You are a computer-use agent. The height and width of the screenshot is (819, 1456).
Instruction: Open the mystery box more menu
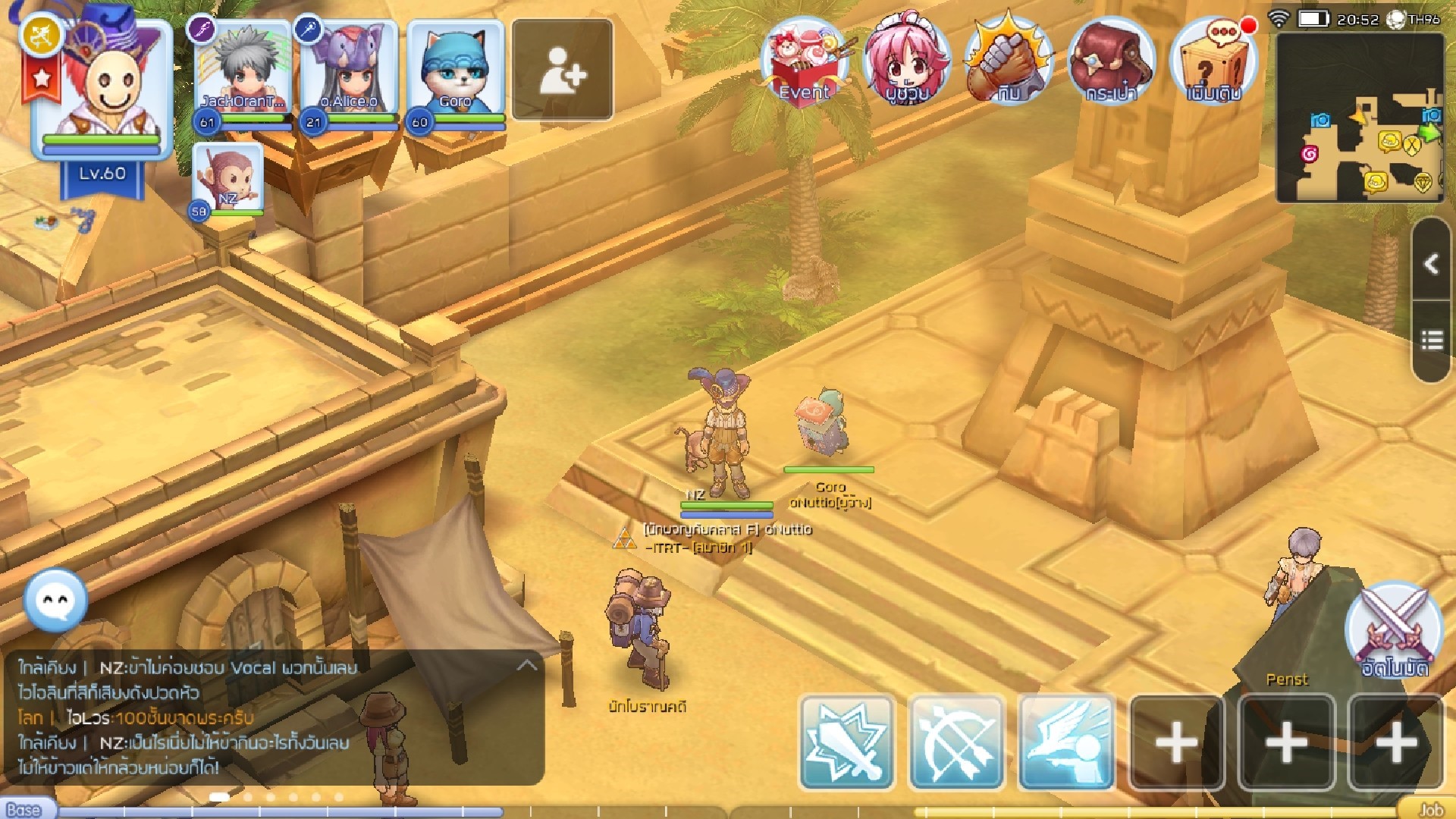1213,62
